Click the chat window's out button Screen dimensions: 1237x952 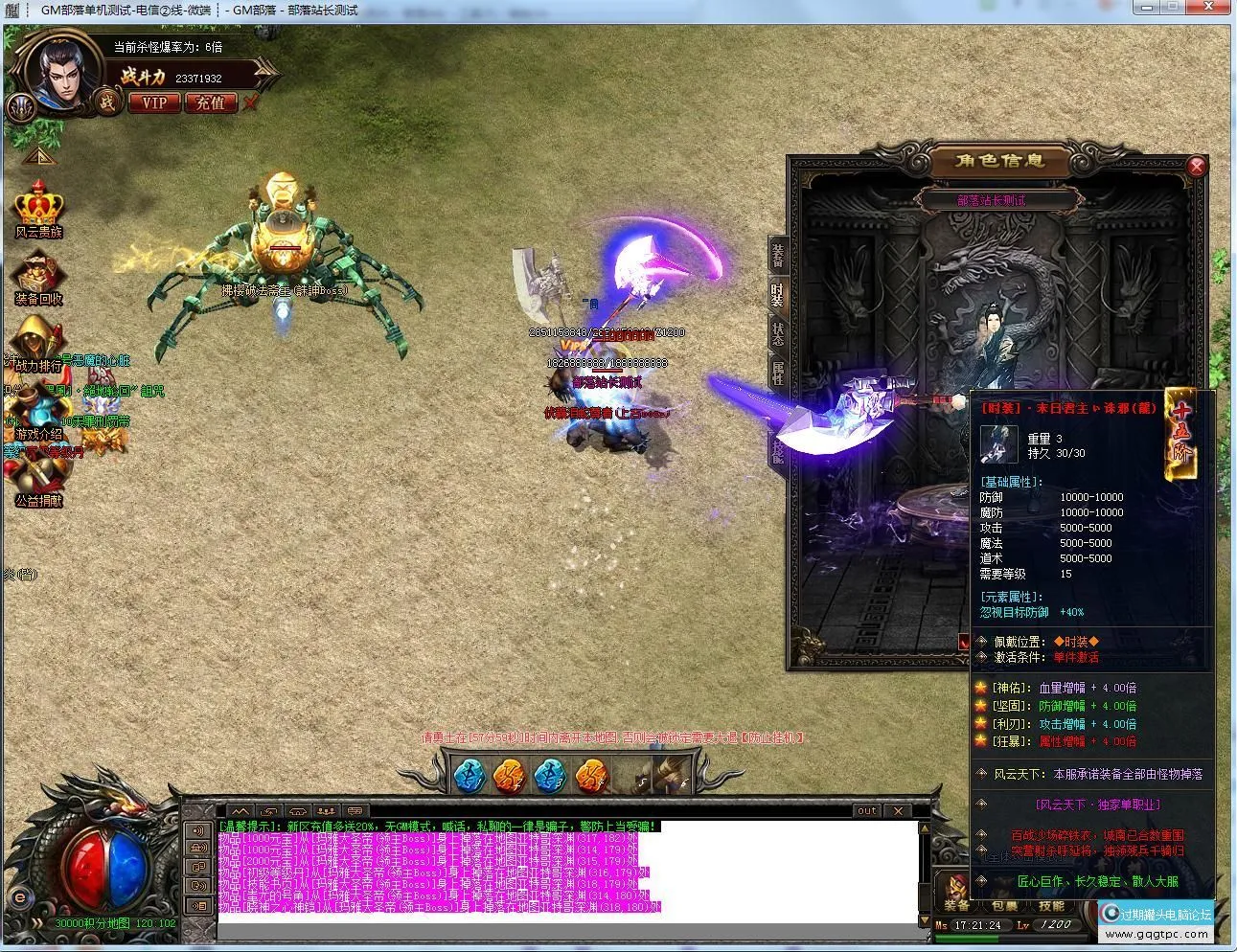click(x=866, y=810)
